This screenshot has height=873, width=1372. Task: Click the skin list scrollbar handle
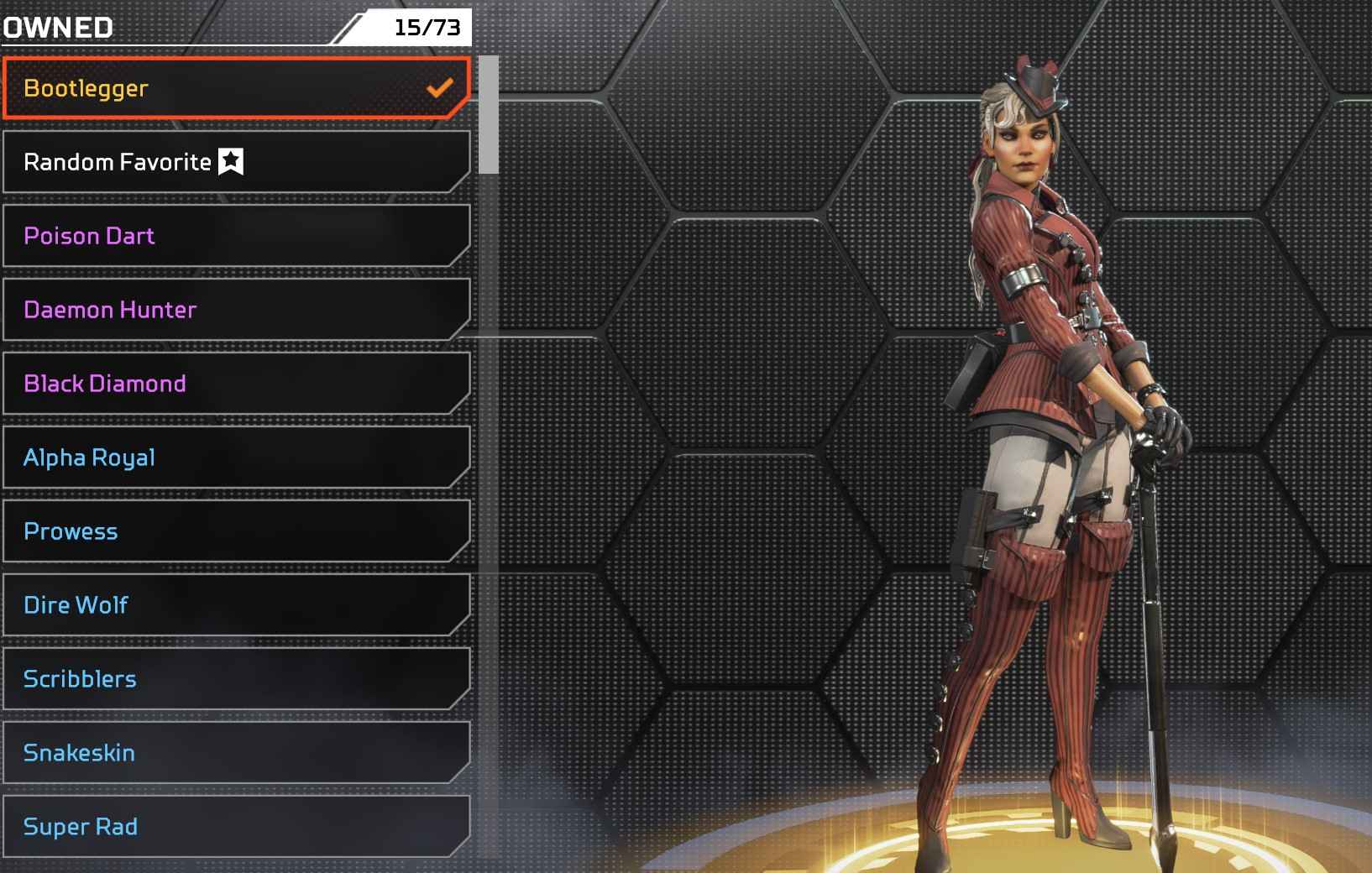(489, 115)
